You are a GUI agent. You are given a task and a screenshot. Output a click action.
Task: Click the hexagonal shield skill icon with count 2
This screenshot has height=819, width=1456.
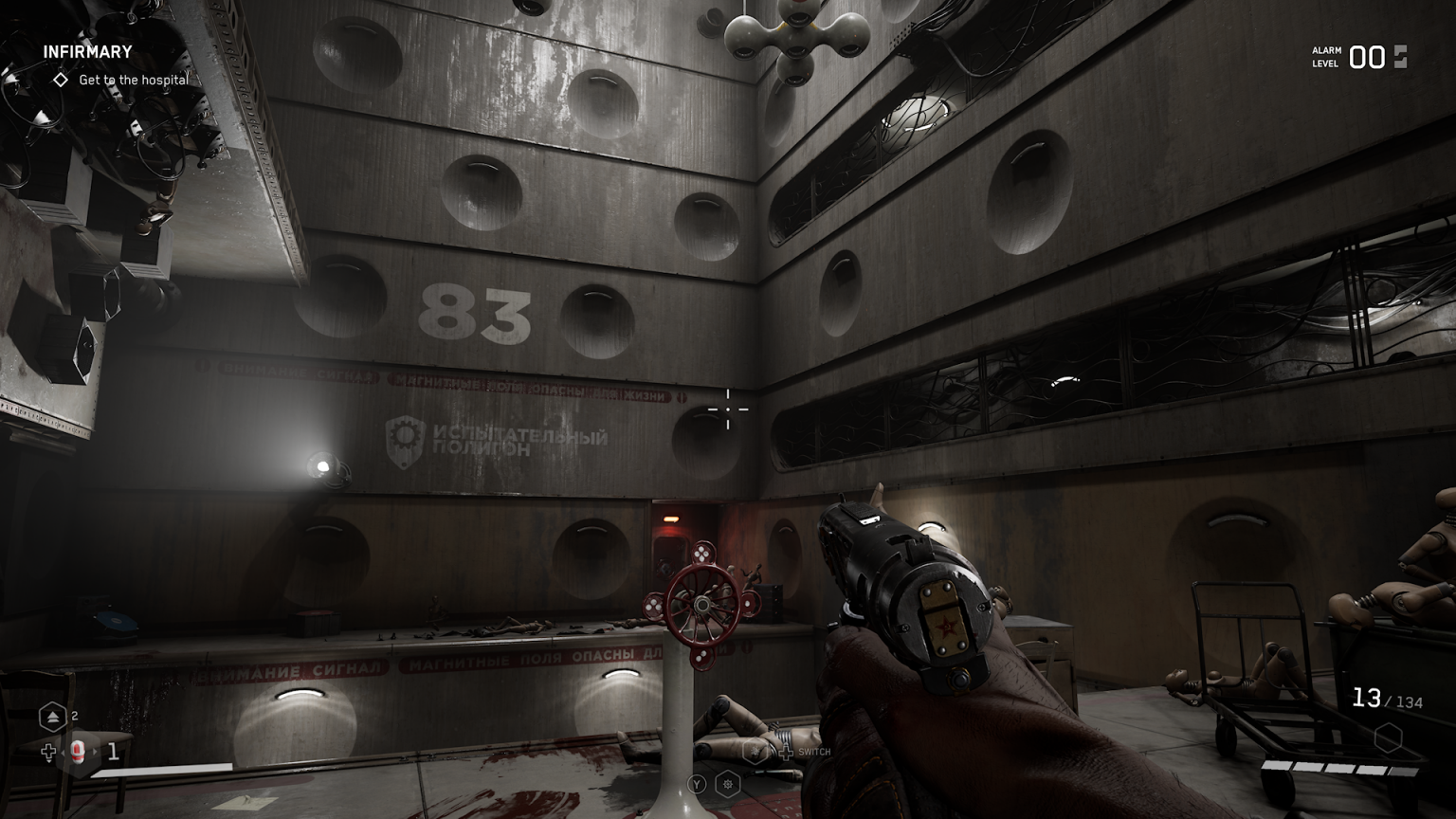tap(53, 717)
